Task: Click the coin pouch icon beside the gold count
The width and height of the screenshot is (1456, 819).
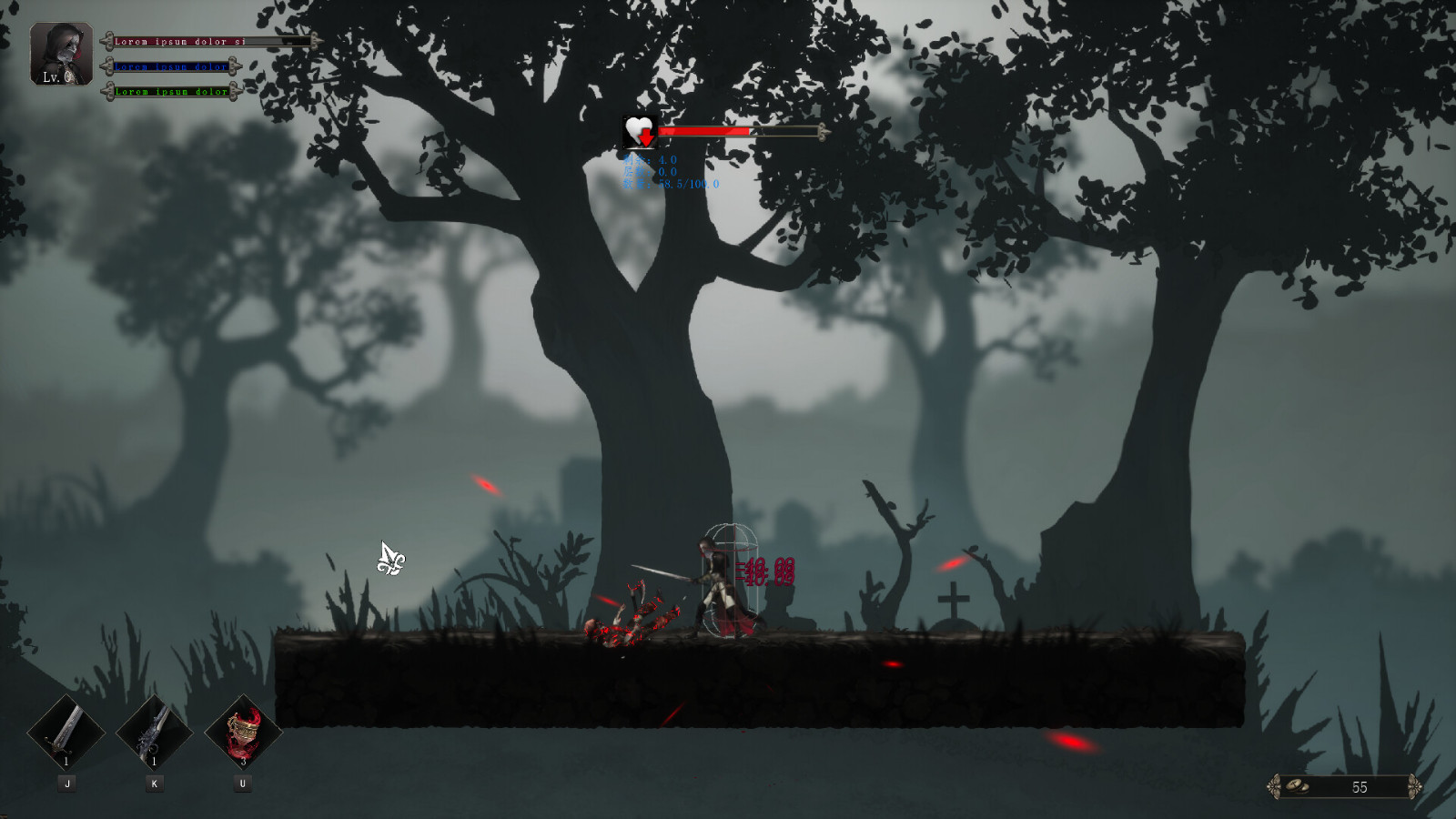Action: pos(1298,784)
